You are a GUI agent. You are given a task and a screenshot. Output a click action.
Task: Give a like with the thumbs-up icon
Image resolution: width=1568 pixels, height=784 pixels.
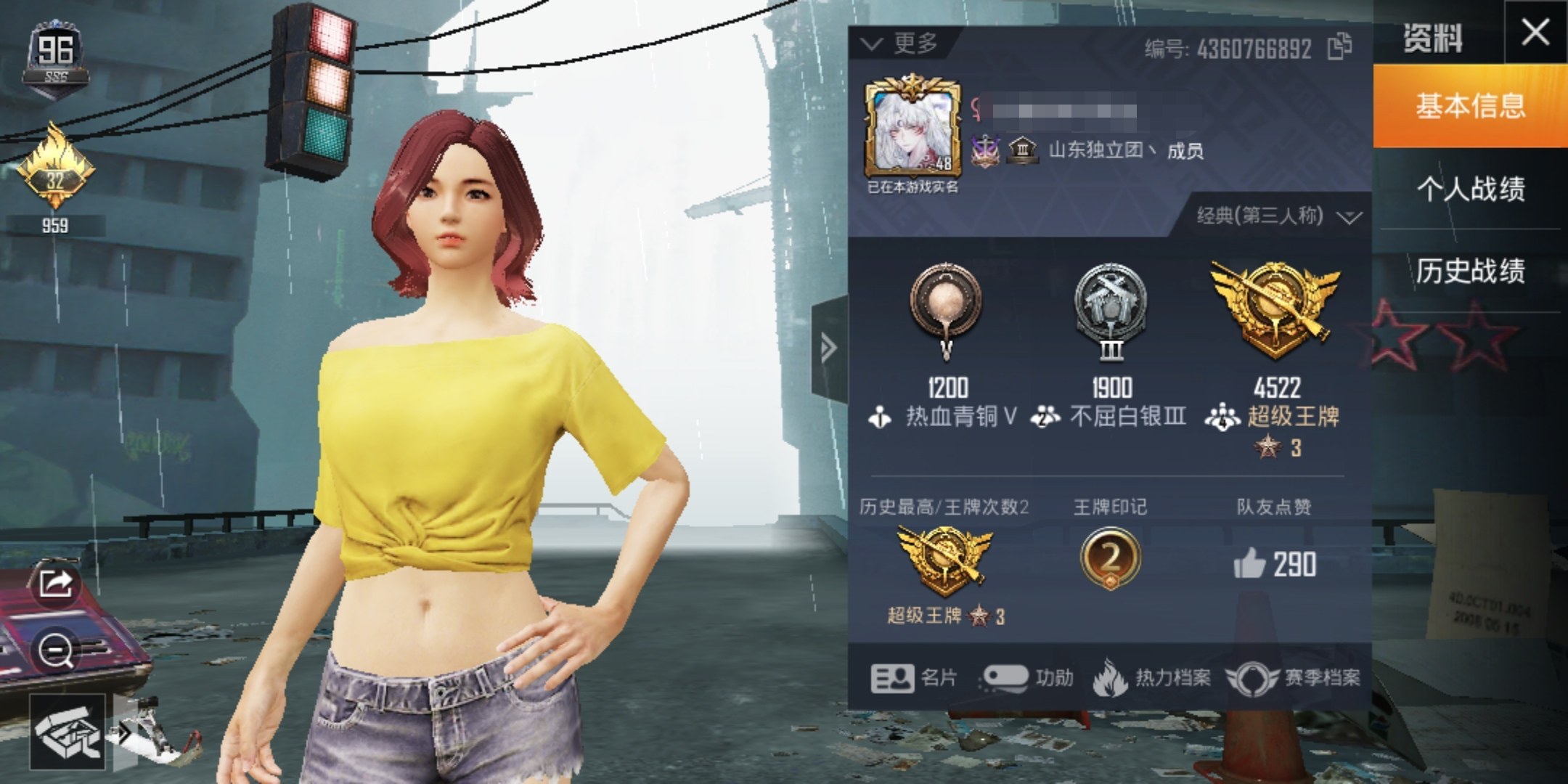click(x=1249, y=564)
